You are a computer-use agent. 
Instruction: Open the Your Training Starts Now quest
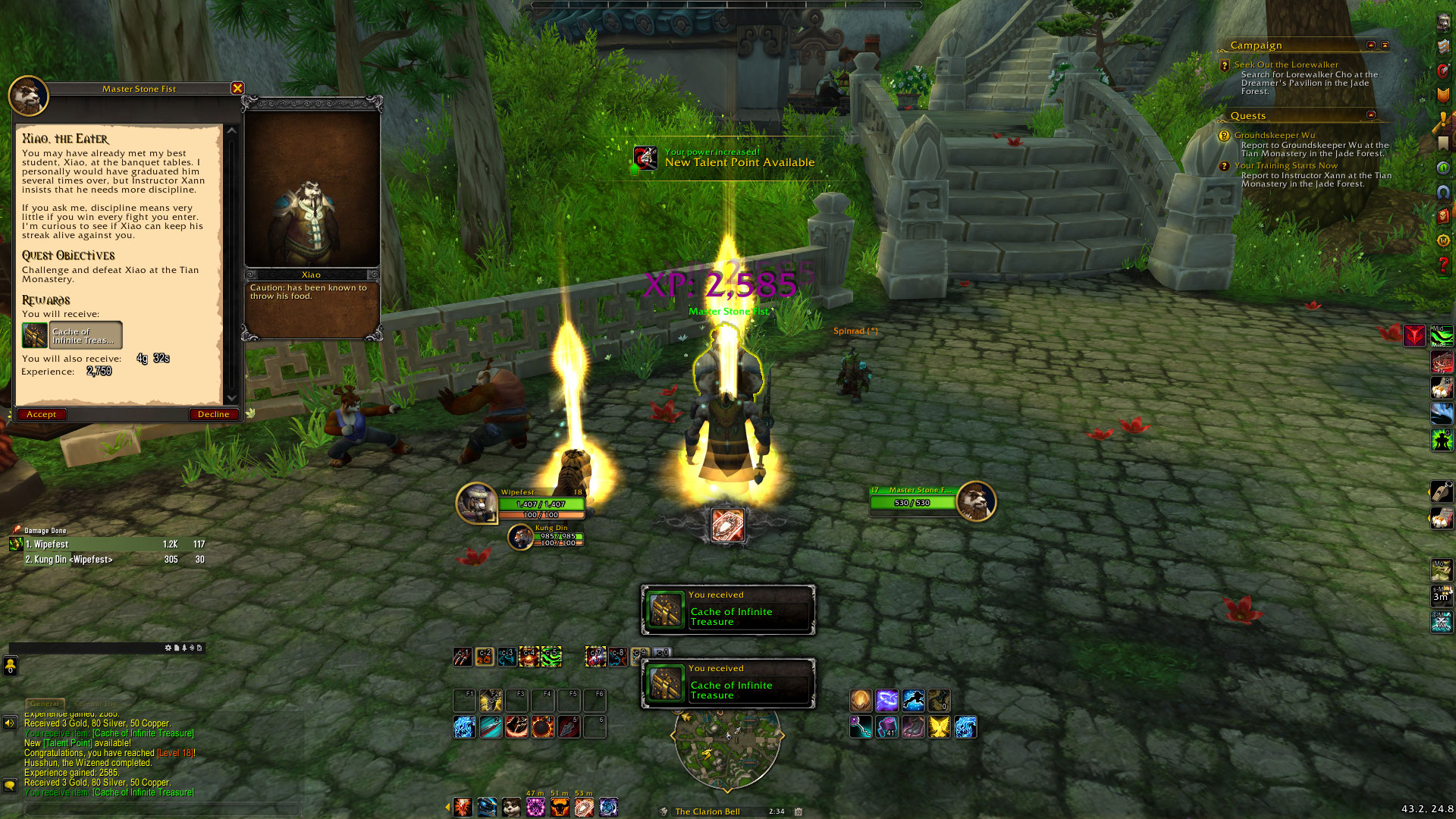(x=1285, y=166)
